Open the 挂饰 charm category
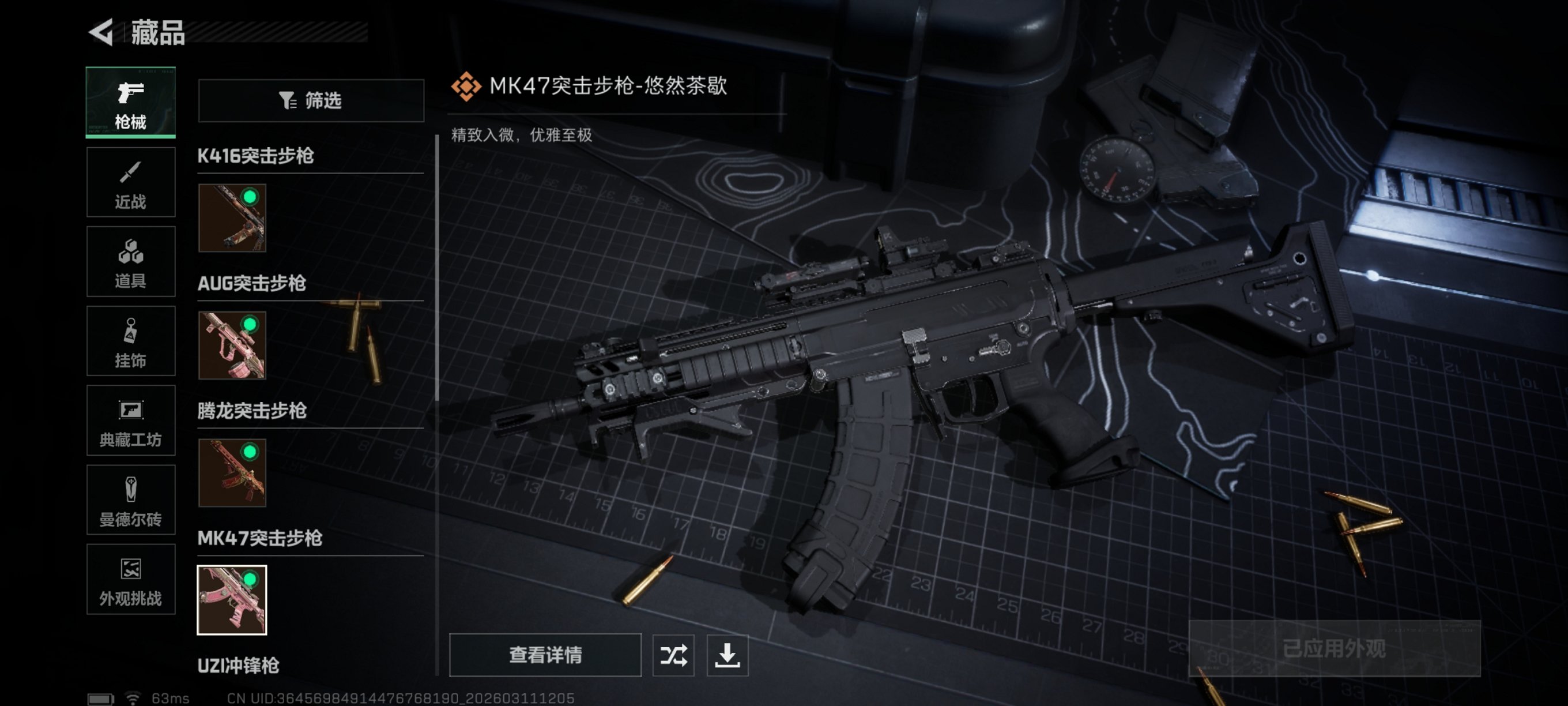1568x706 pixels. click(x=130, y=341)
